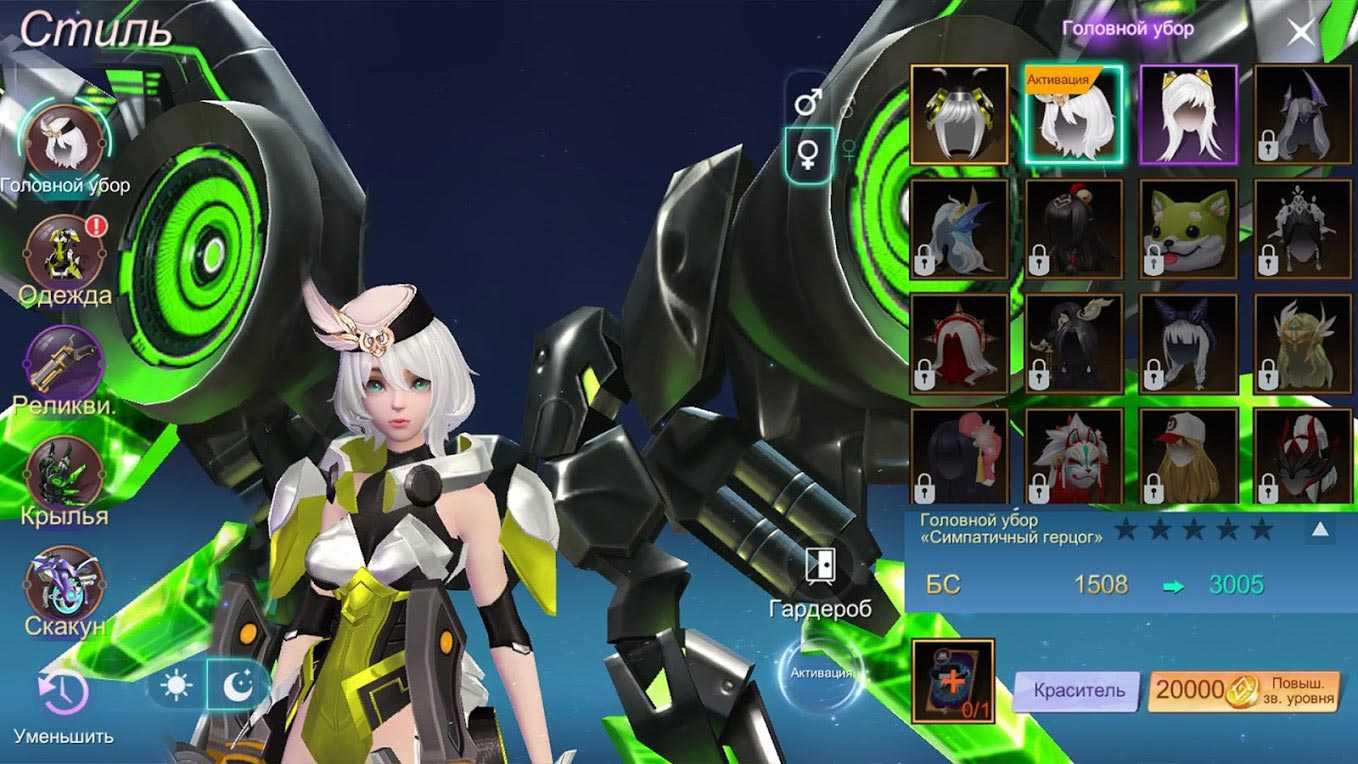The height and width of the screenshot is (764, 1358).
Task: Open the Краситель dye option
Action: tap(1078, 690)
